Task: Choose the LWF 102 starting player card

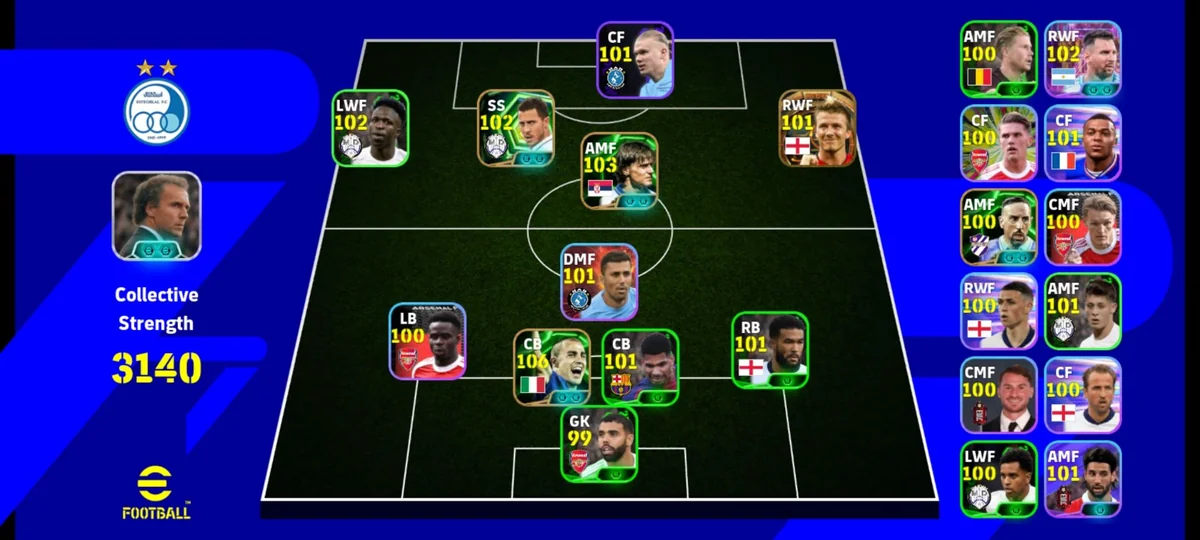Action: (x=371, y=128)
